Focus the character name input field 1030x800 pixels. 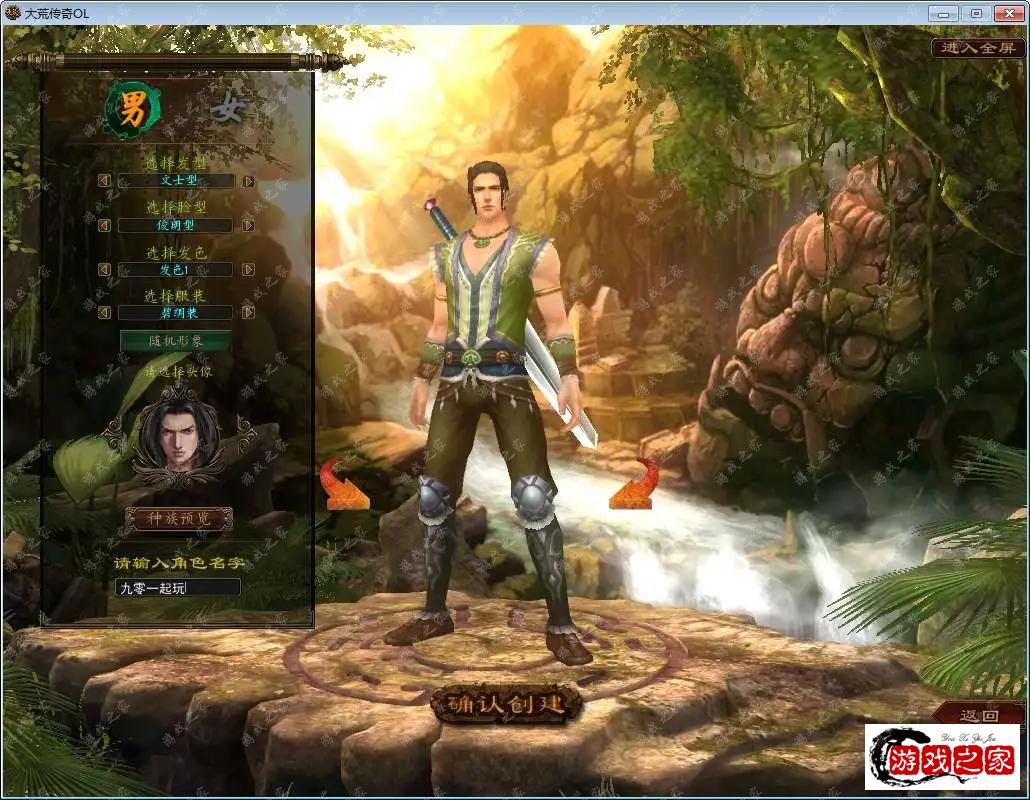(x=178, y=587)
